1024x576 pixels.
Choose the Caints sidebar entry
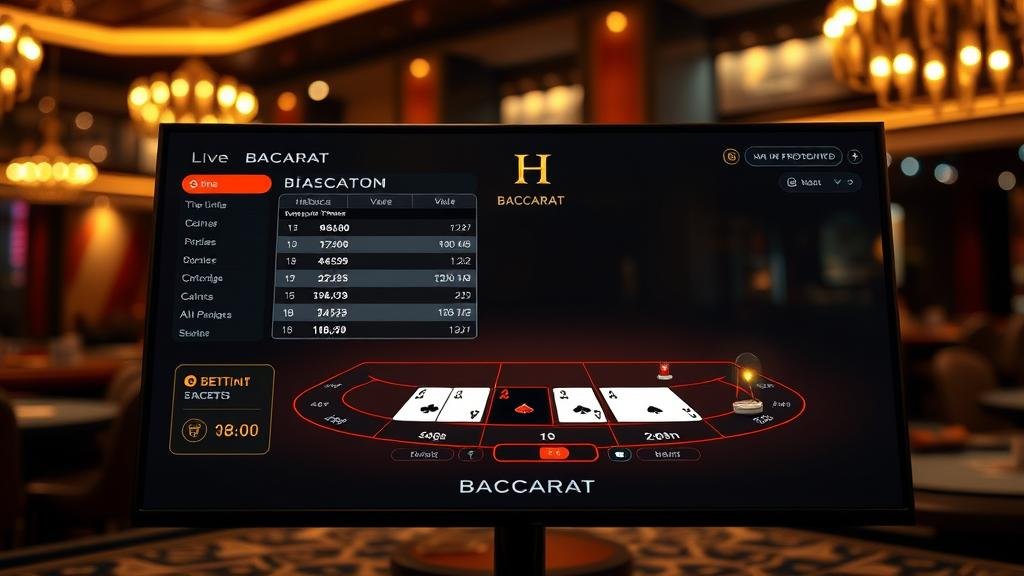197,297
